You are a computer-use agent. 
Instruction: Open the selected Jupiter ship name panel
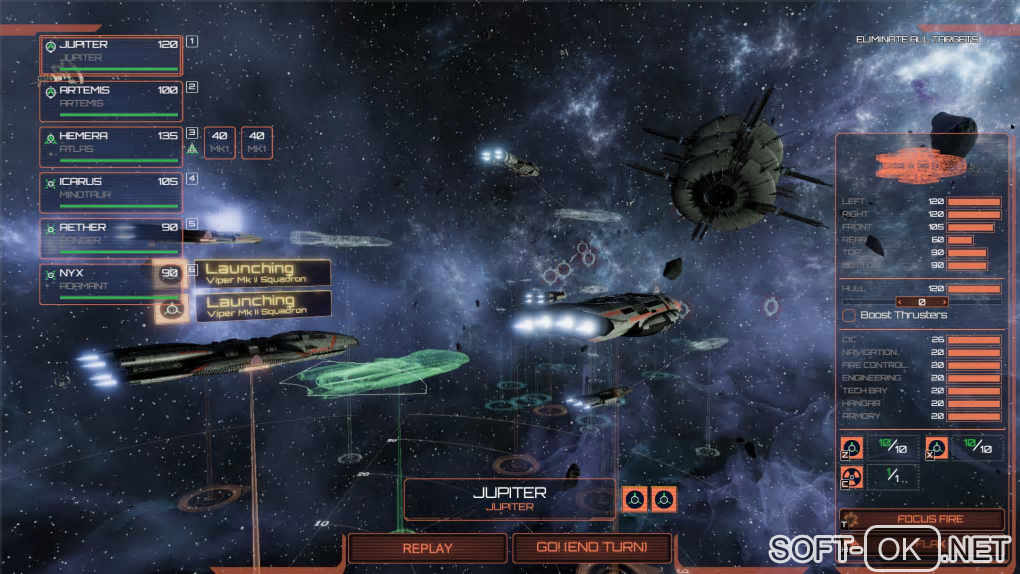click(x=509, y=498)
